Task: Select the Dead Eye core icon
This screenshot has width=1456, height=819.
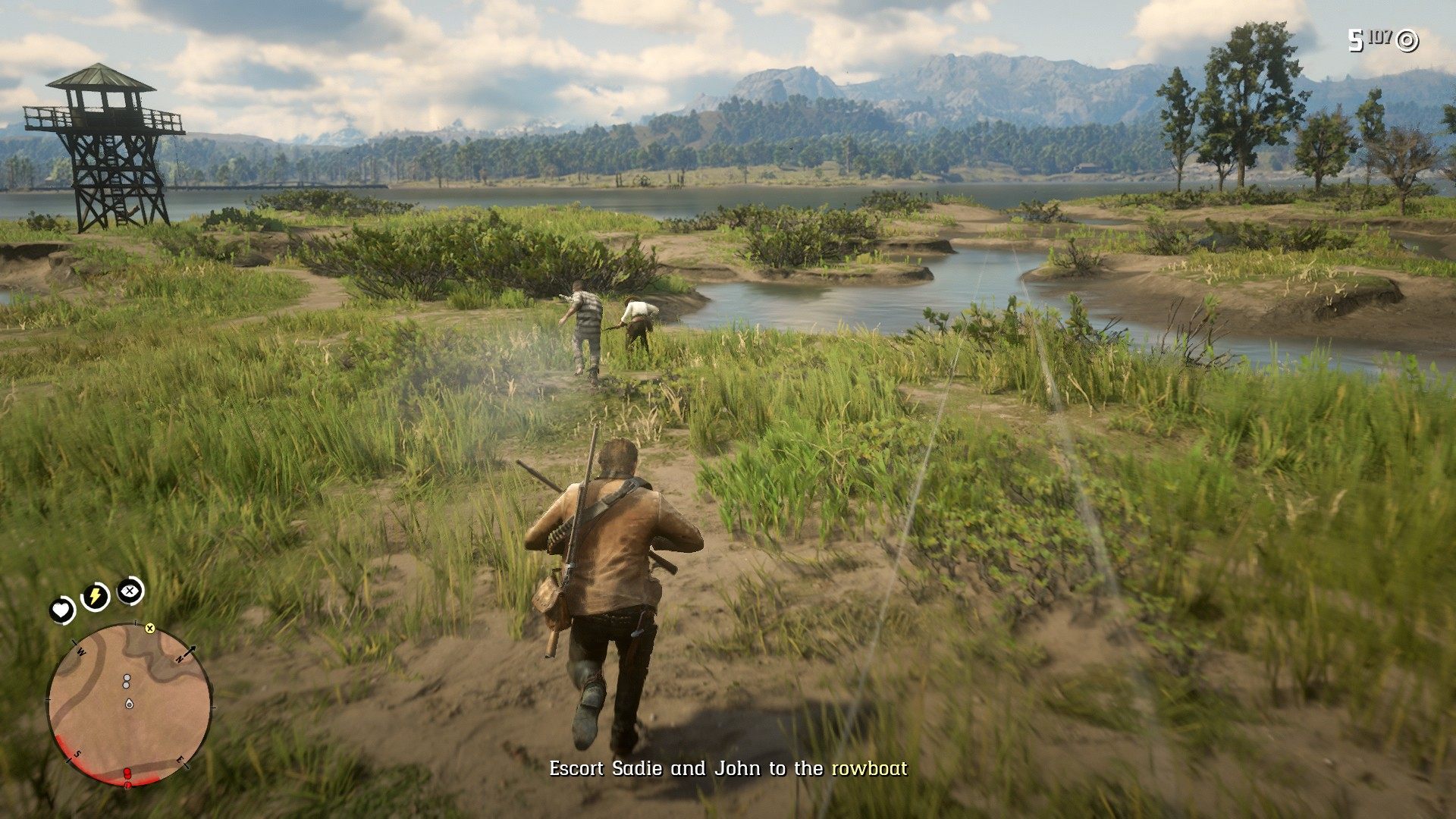Action: (130, 590)
